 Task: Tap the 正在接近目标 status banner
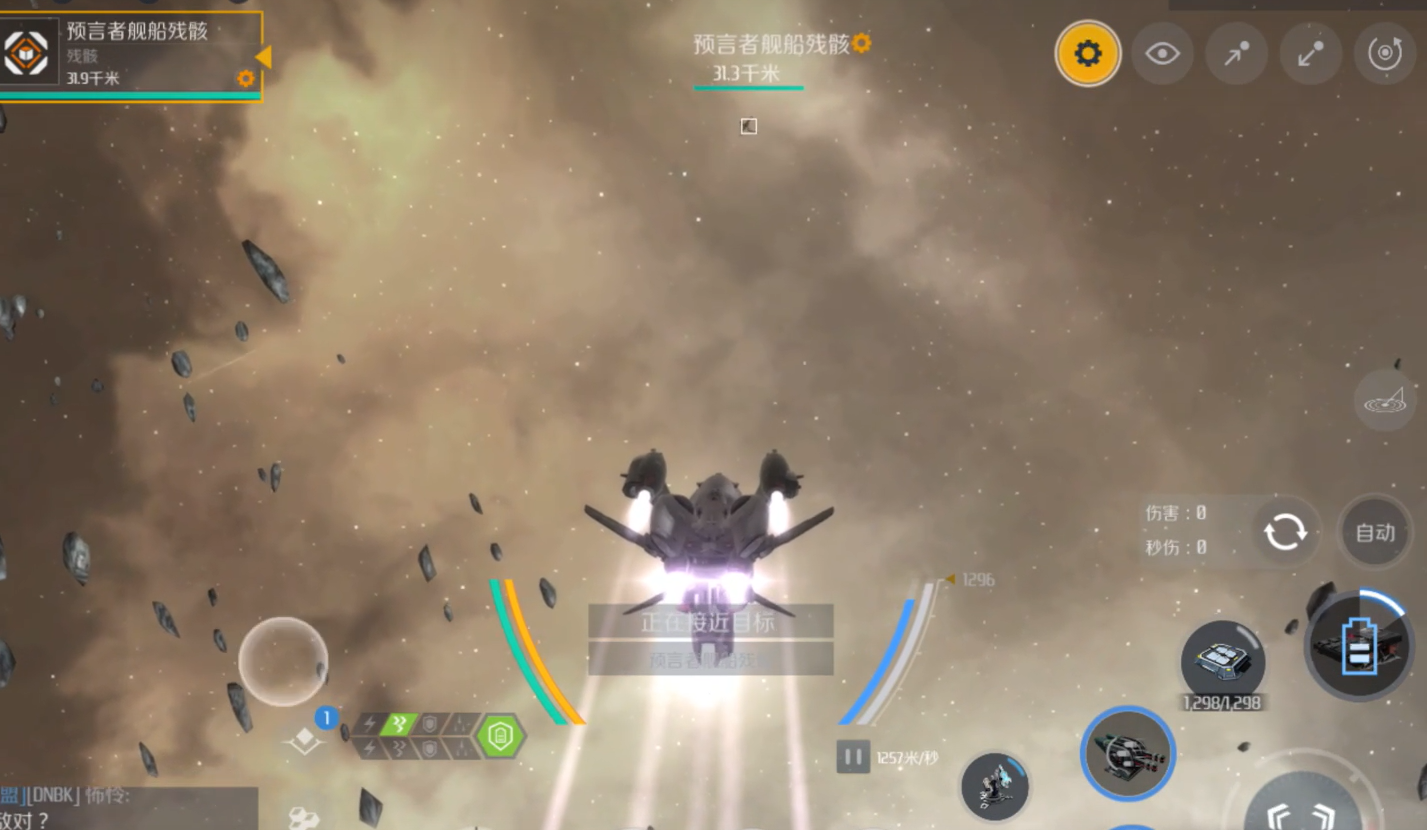click(x=710, y=622)
